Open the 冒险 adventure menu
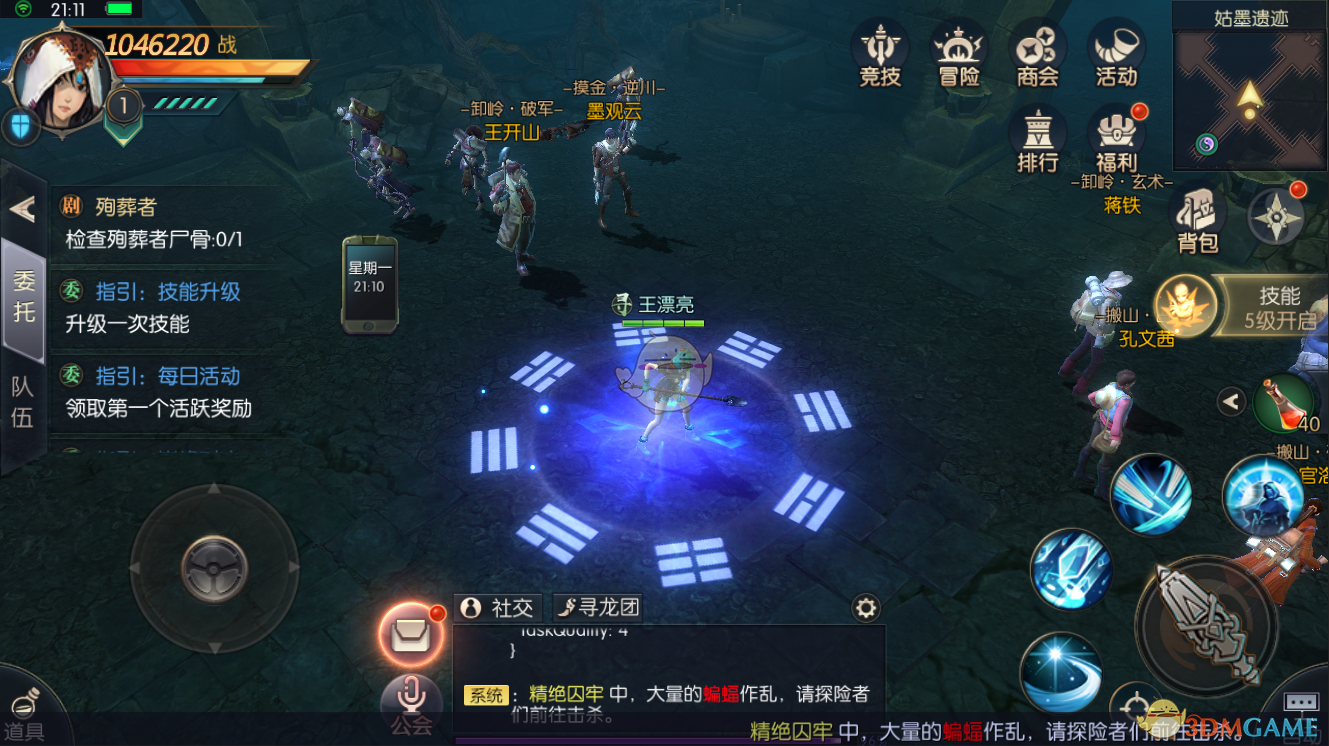Viewport: 1329px width, 746px height. tap(958, 55)
